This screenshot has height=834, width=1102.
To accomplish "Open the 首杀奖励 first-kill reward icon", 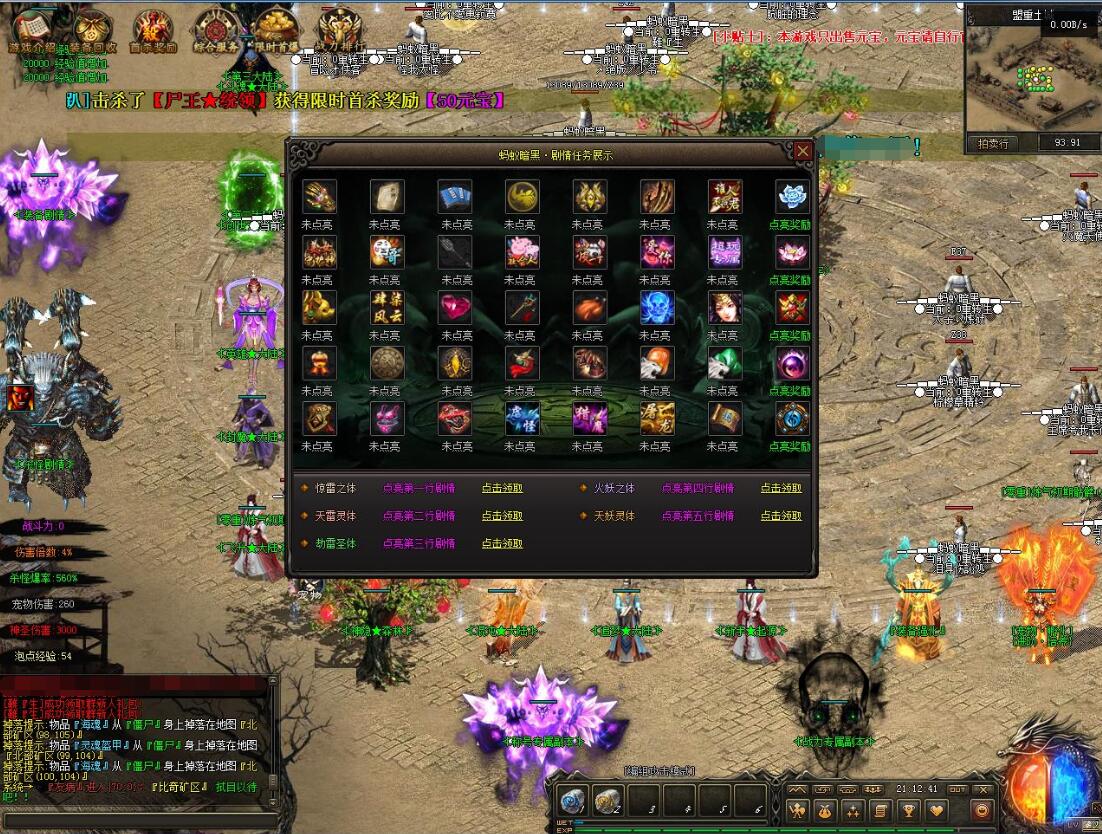I will [x=153, y=28].
